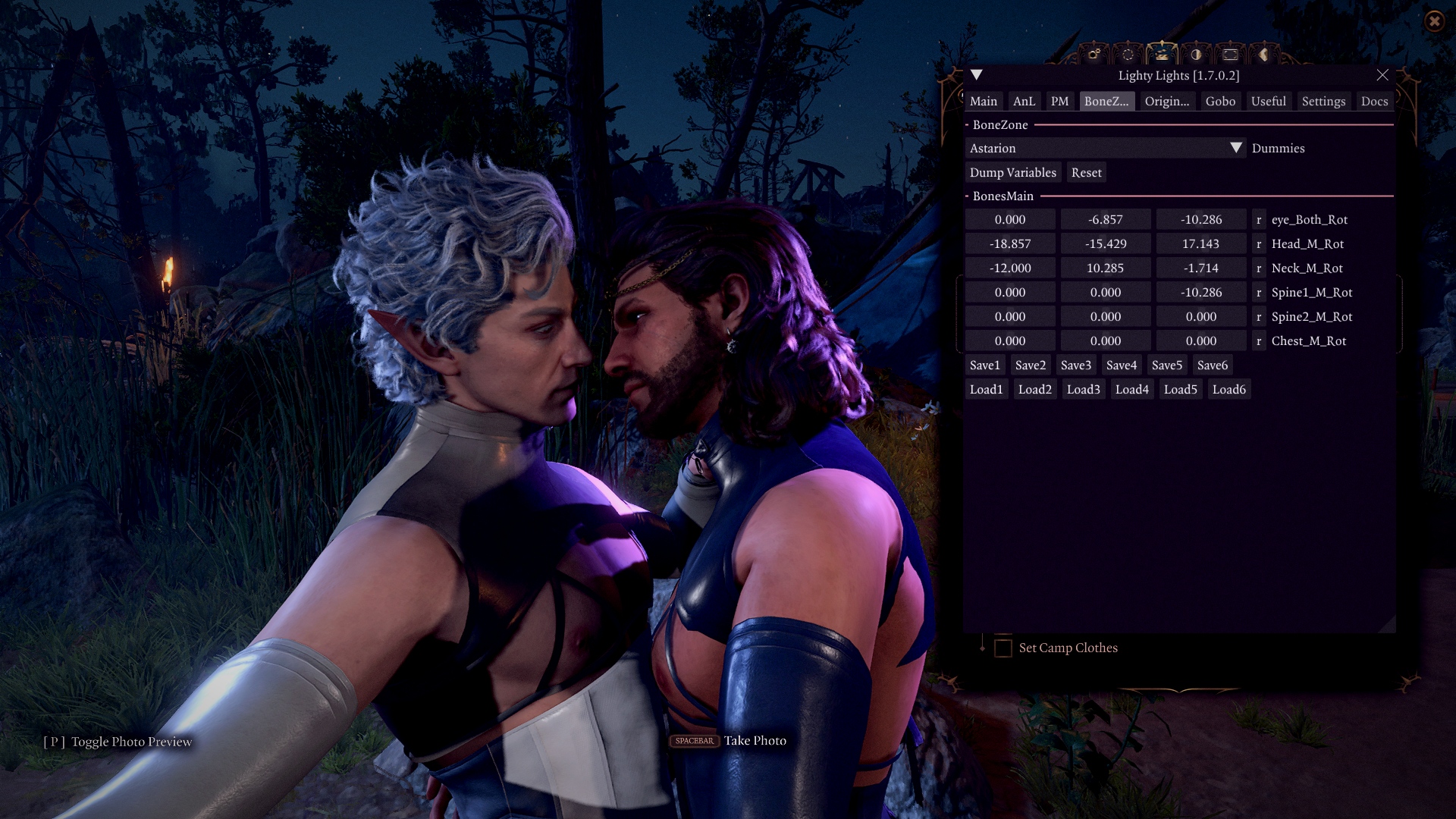
Task: Close photo mode with the corner X
Action: 1434,21
